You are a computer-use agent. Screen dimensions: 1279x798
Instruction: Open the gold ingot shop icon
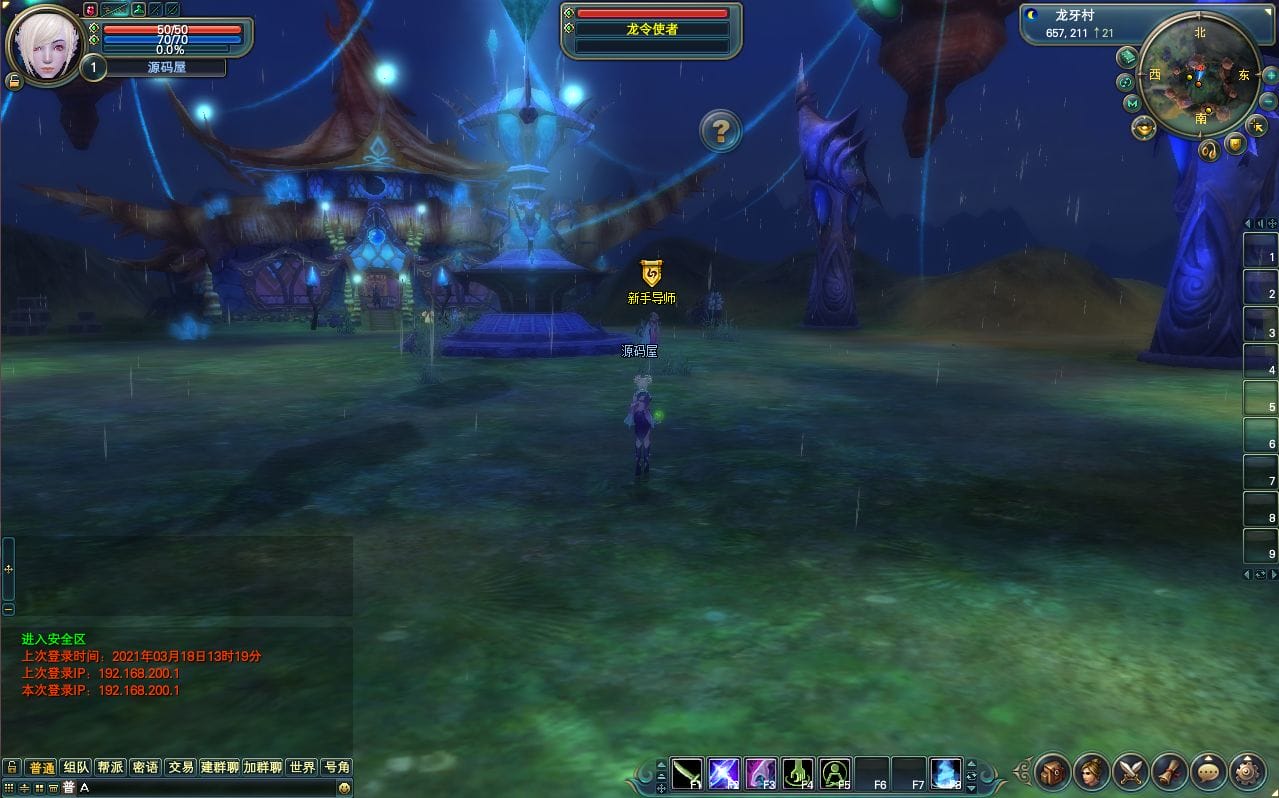1144,128
